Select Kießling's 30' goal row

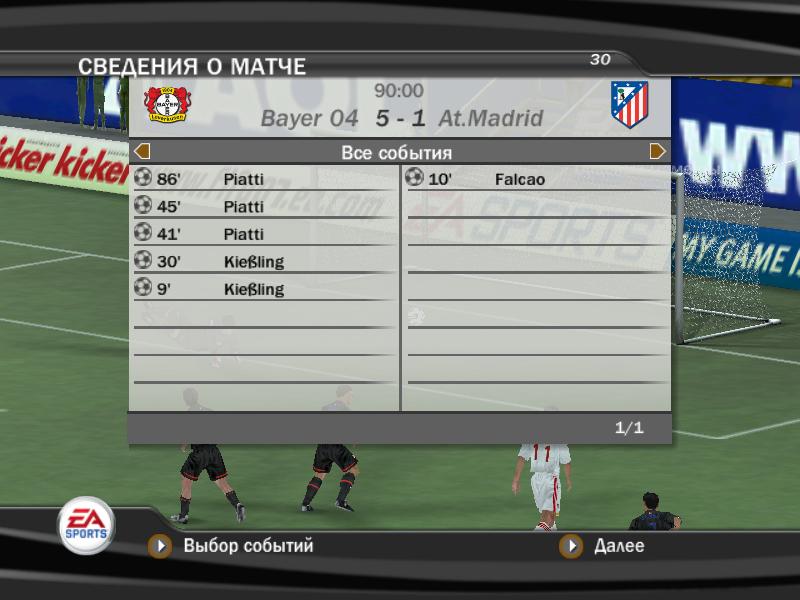264,262
